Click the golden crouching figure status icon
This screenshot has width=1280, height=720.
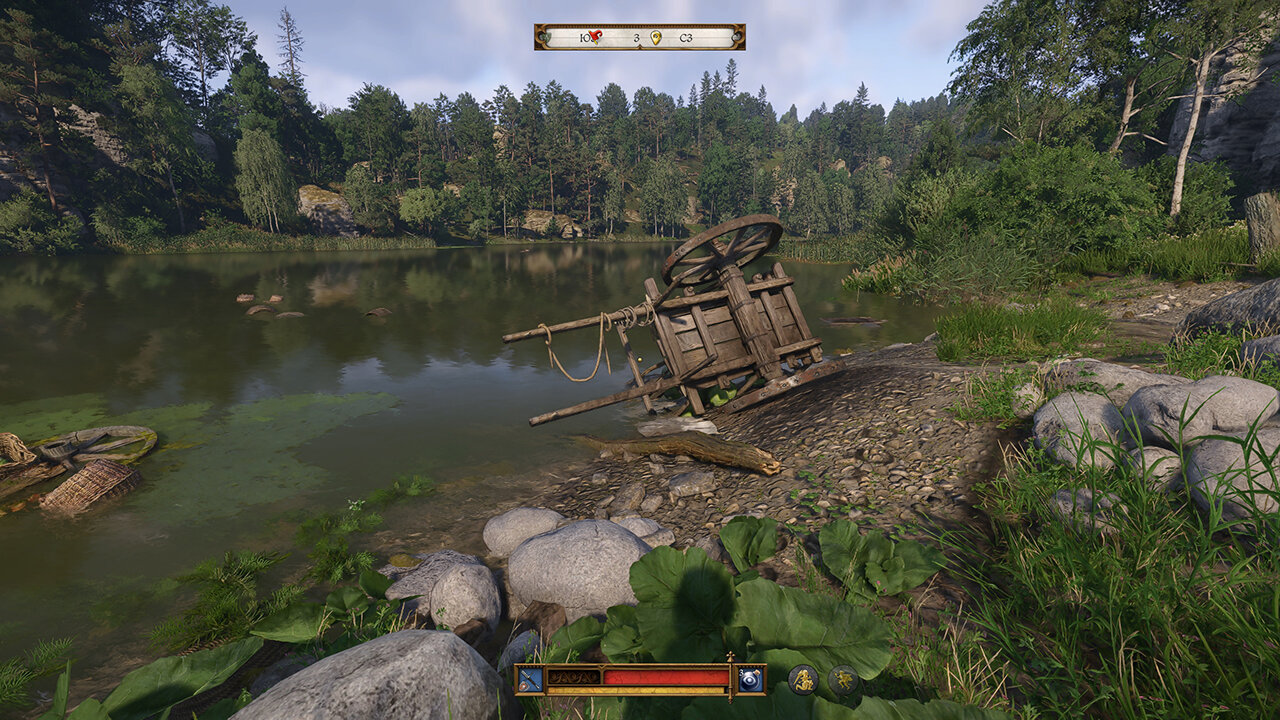point(803,680)
